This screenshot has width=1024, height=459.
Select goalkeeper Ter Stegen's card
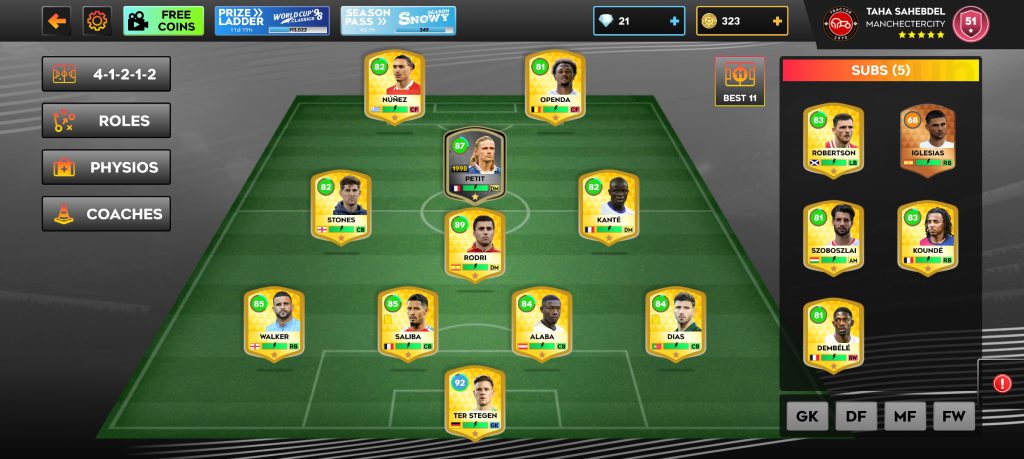(x=475, y=402)
